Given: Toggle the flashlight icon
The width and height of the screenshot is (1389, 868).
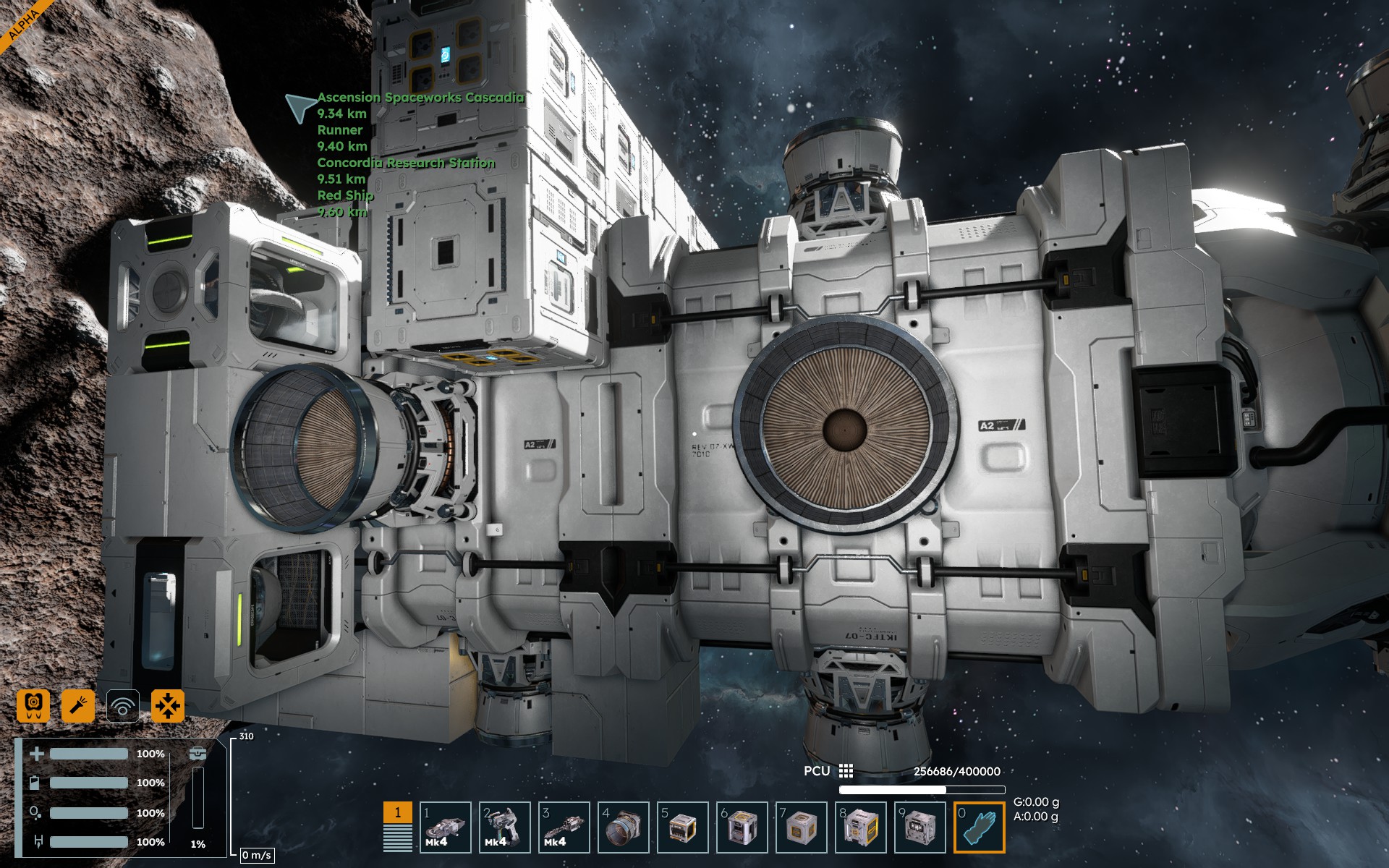Looking at the screenshot, I should click(78, 705).
